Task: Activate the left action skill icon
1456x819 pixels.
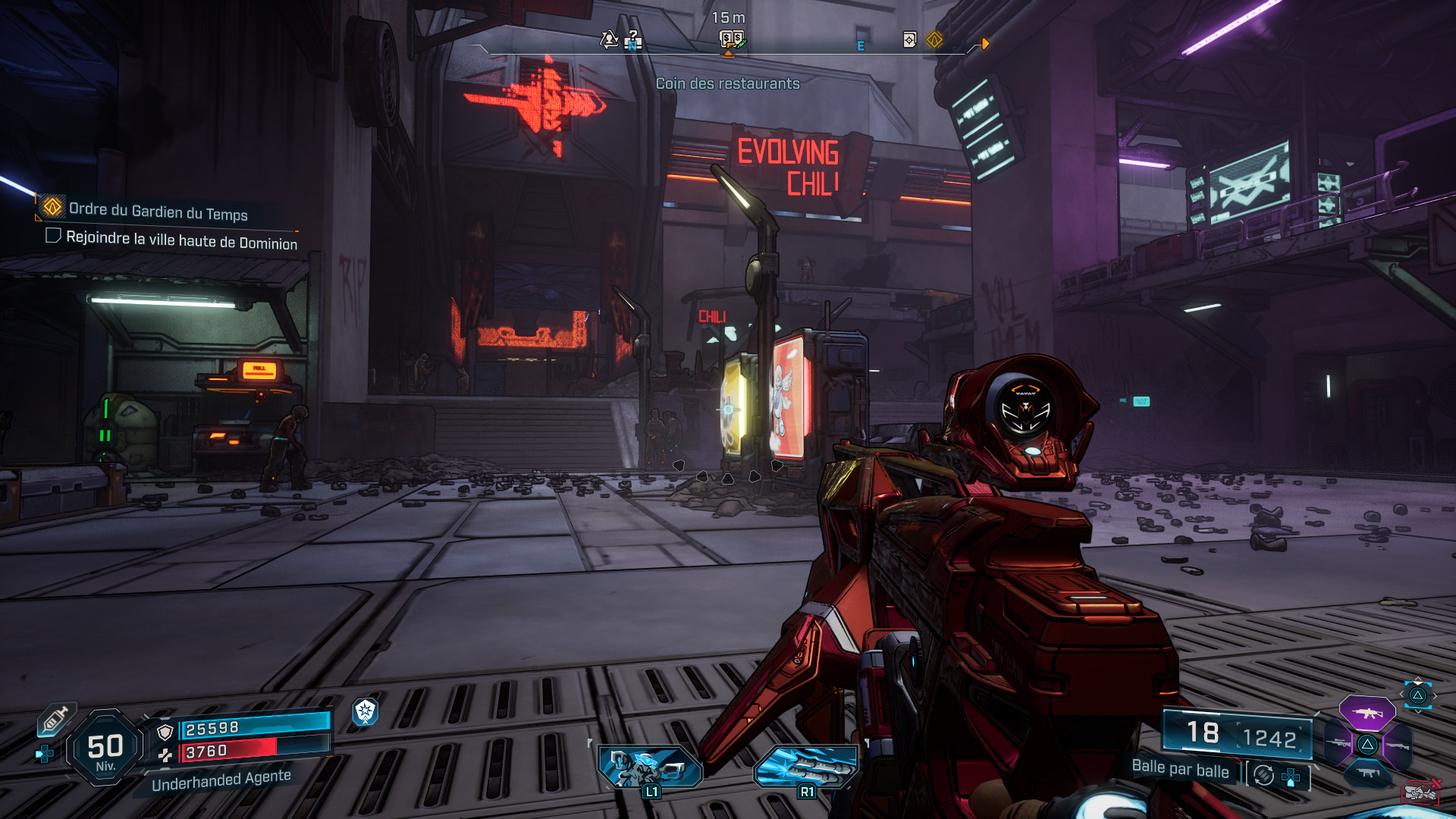Action: click(650, 767)
